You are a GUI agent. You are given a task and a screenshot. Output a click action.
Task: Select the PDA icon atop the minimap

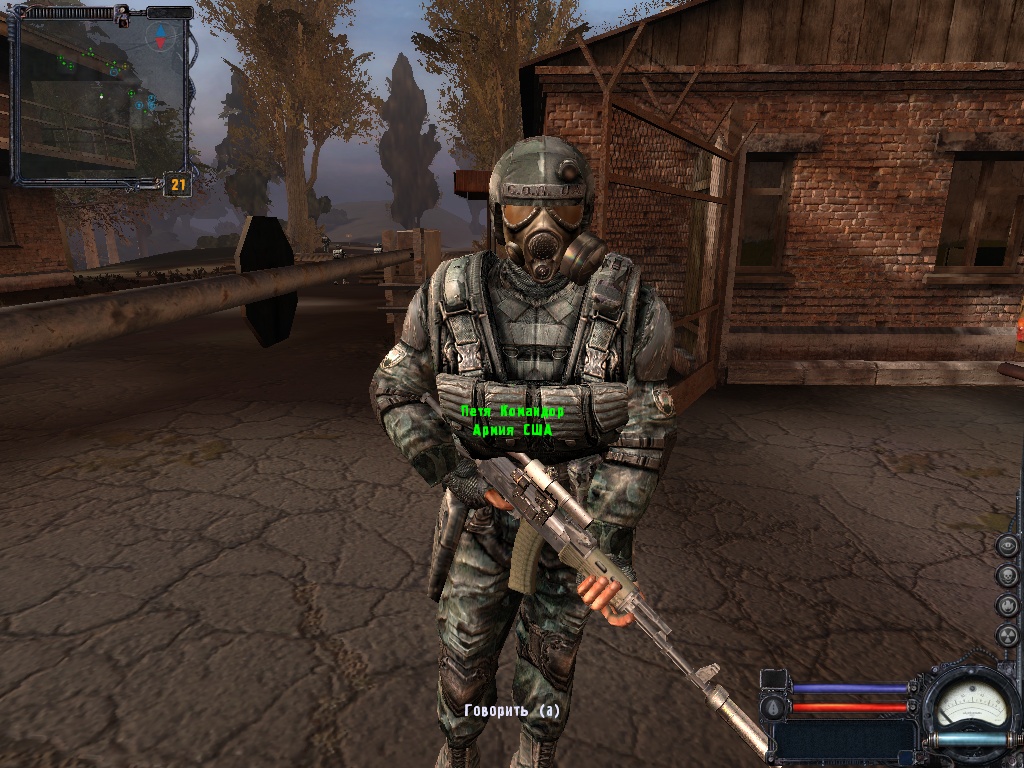(122, 15)
